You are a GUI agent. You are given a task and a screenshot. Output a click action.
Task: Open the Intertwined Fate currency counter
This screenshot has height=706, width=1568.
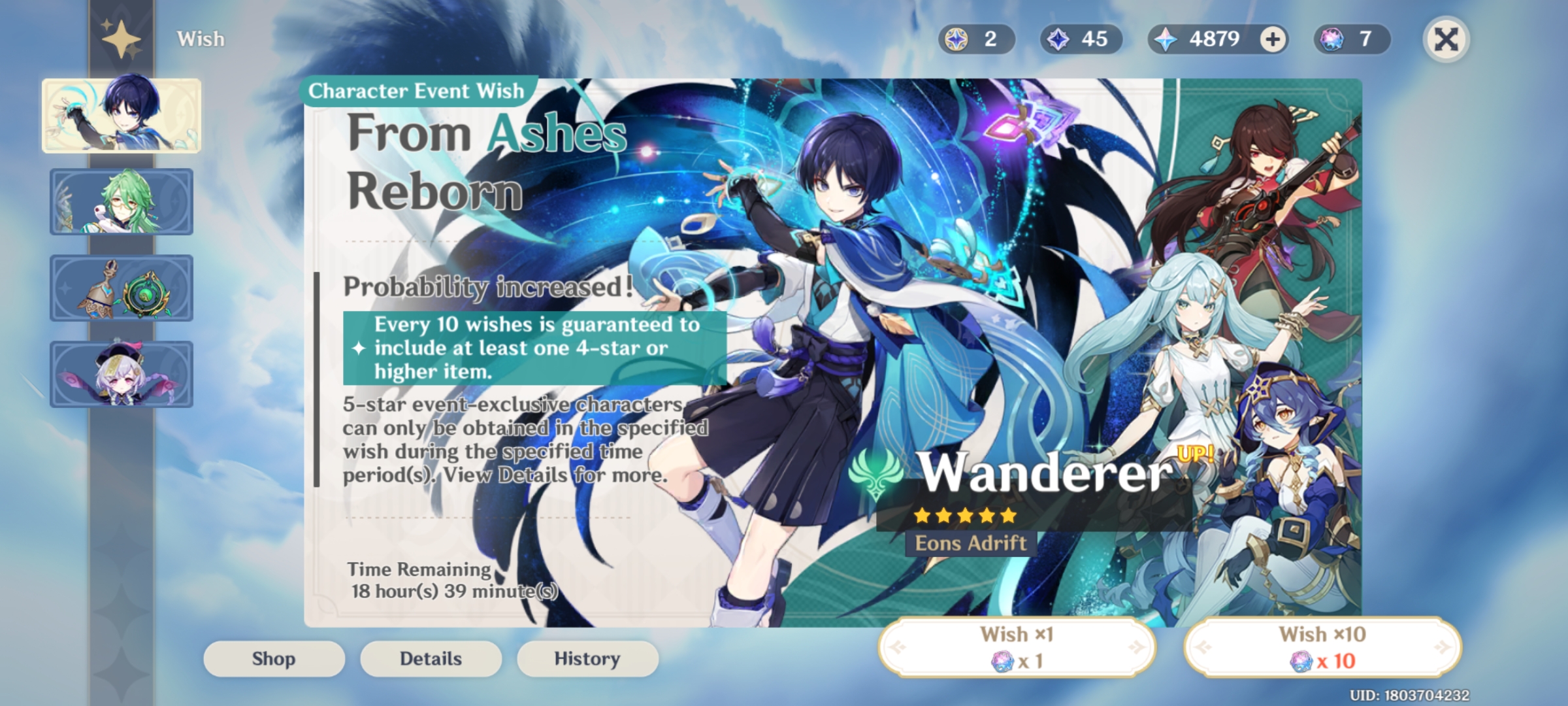point(976,39)
